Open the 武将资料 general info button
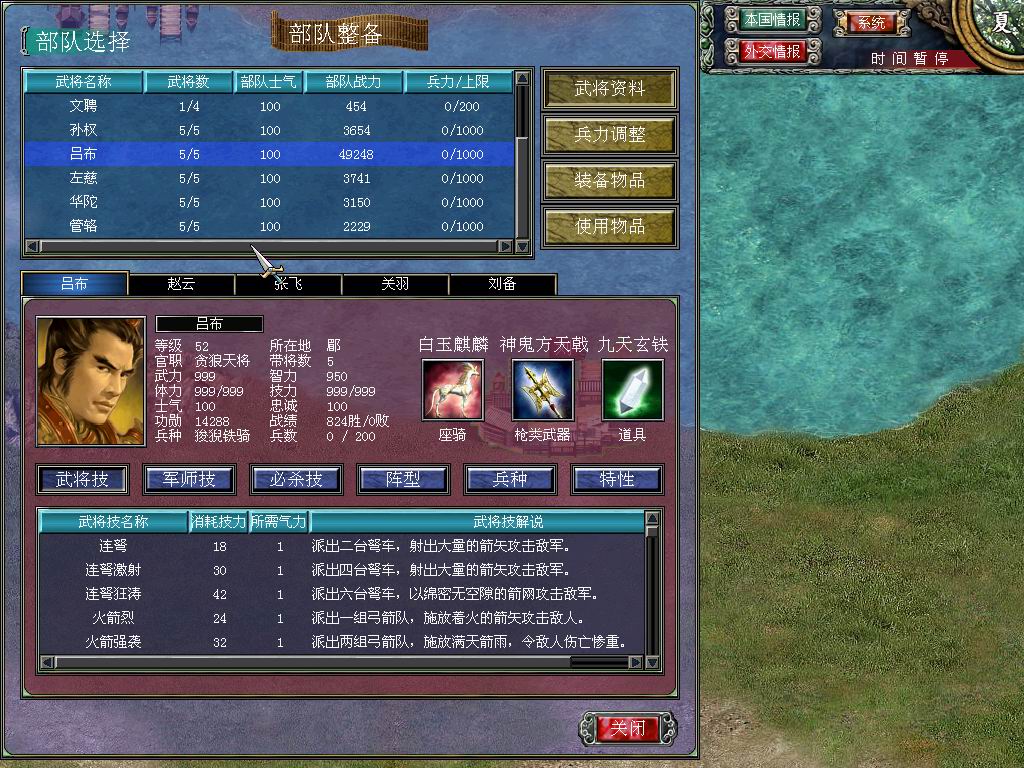 (x=609, y=89)
